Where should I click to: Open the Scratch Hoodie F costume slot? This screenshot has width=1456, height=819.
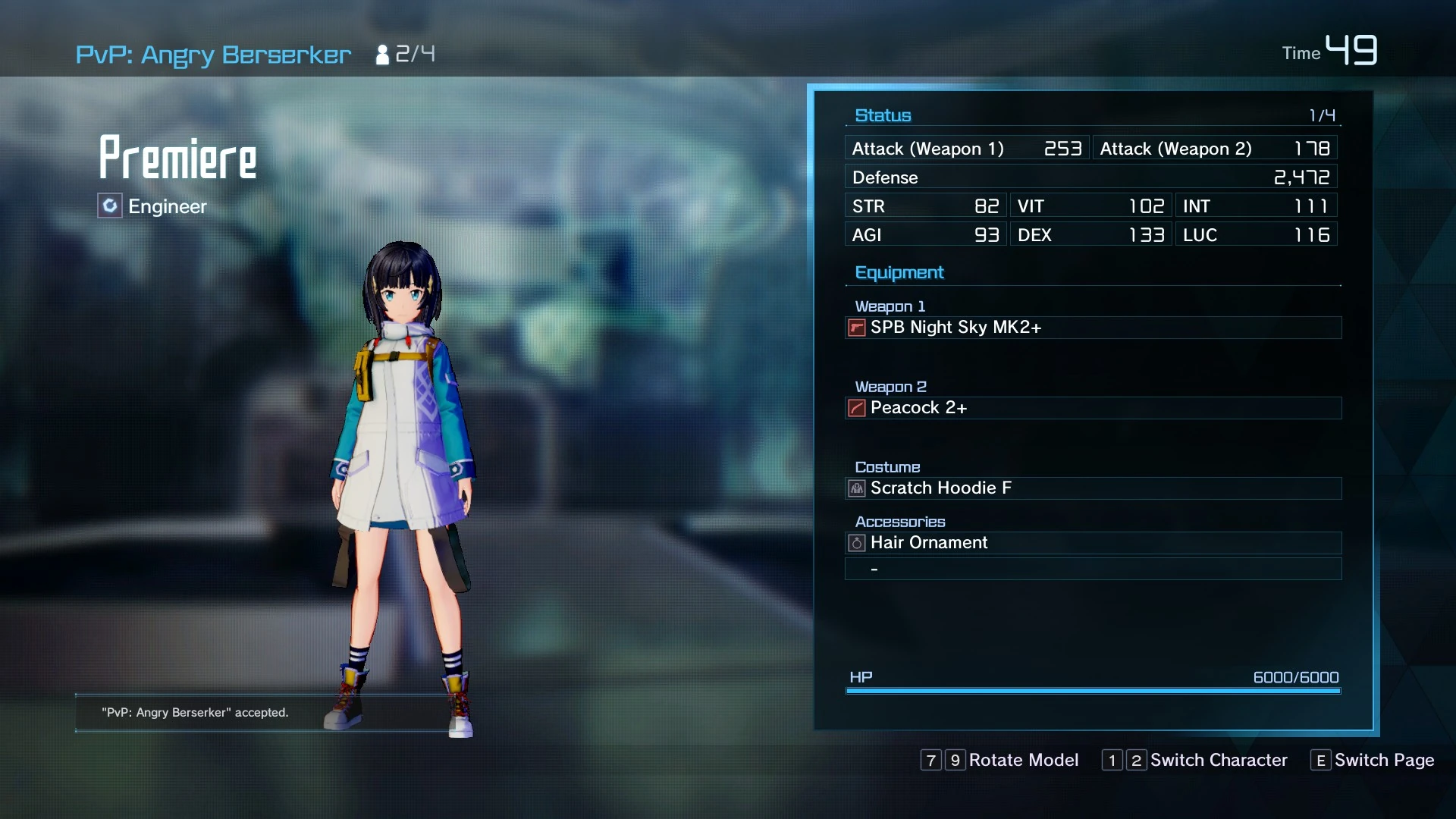pyautogui.click(x=1092, y=488)
